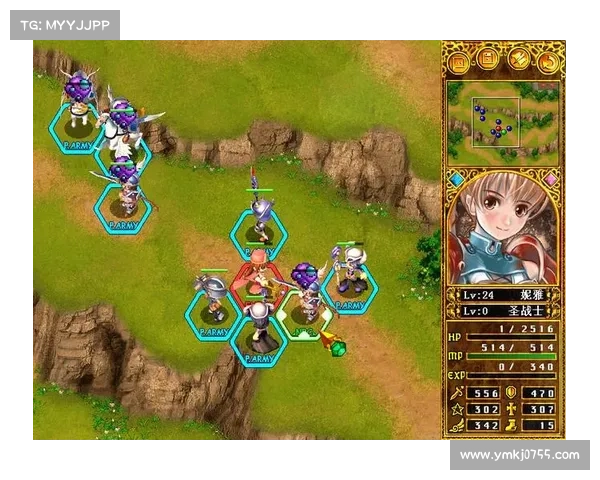Image resolution: width=600 pixels, height=480 pixels.
Task: Click the round square-frame icon button
Action: pos(459,62)
